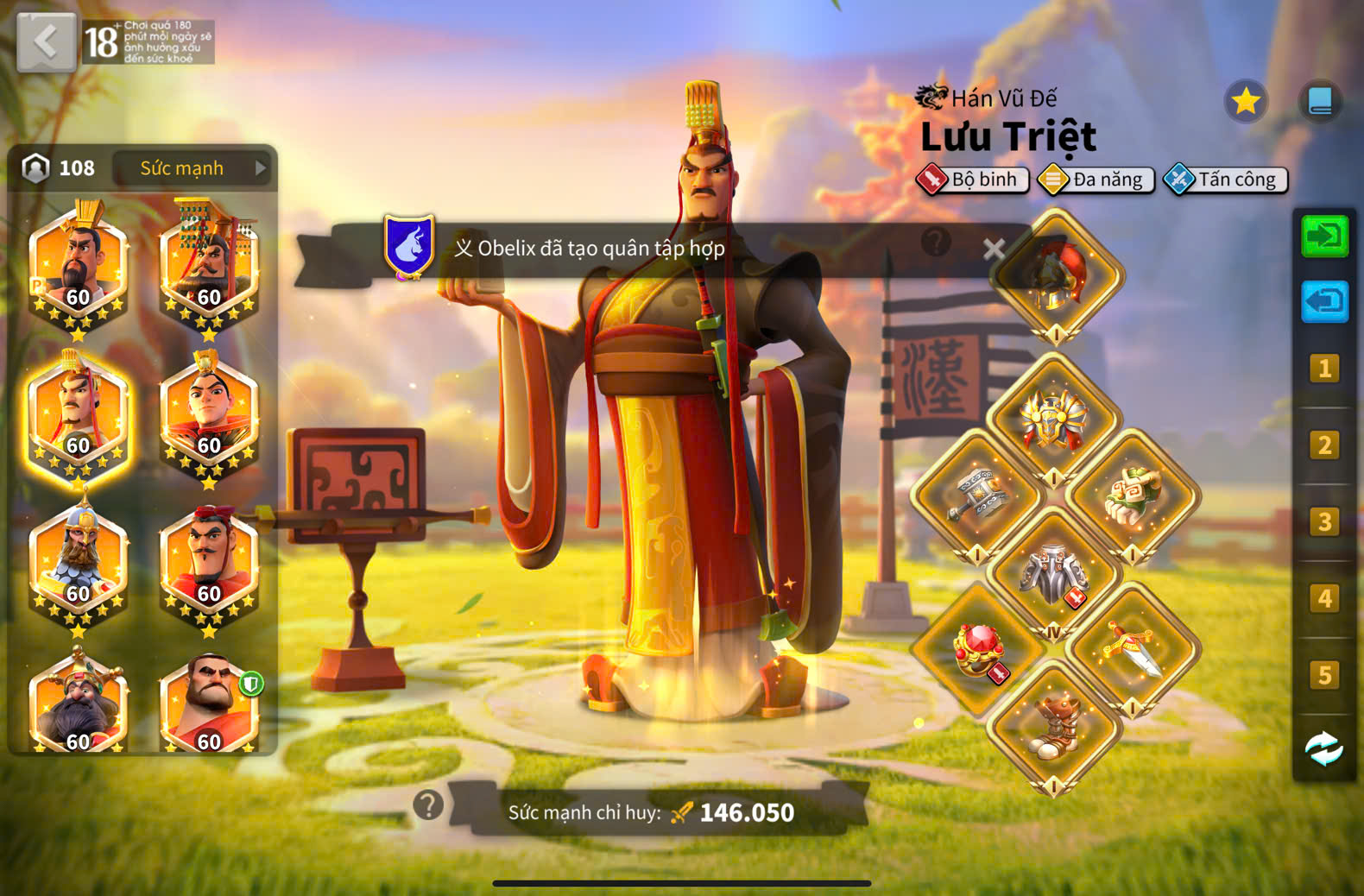Select the silver leg armor slot
This screenshot has width=1364, height=896.
tap(1053, 572)
